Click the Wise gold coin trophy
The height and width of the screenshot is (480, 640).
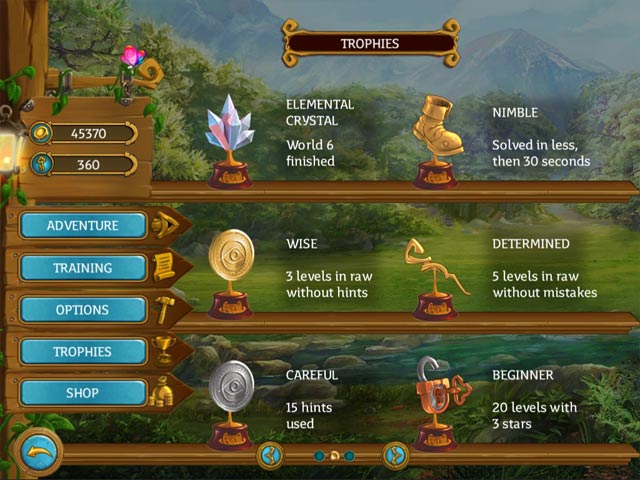[230, 270]
